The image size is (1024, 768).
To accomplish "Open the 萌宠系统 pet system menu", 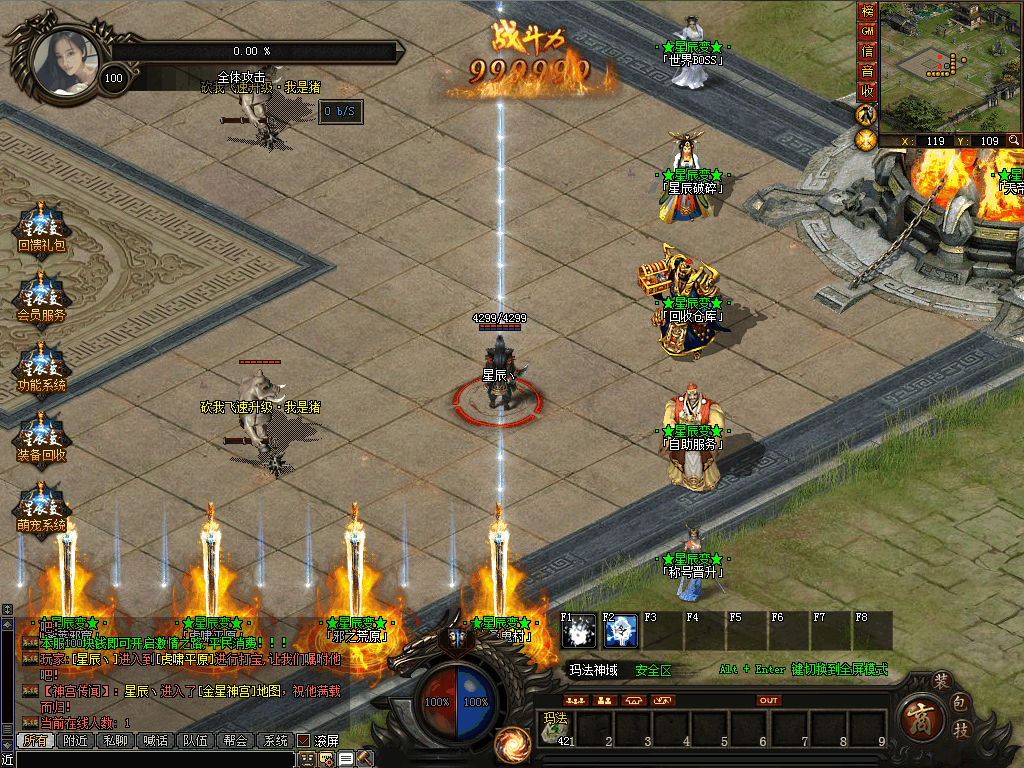I will tap(41, 506).
